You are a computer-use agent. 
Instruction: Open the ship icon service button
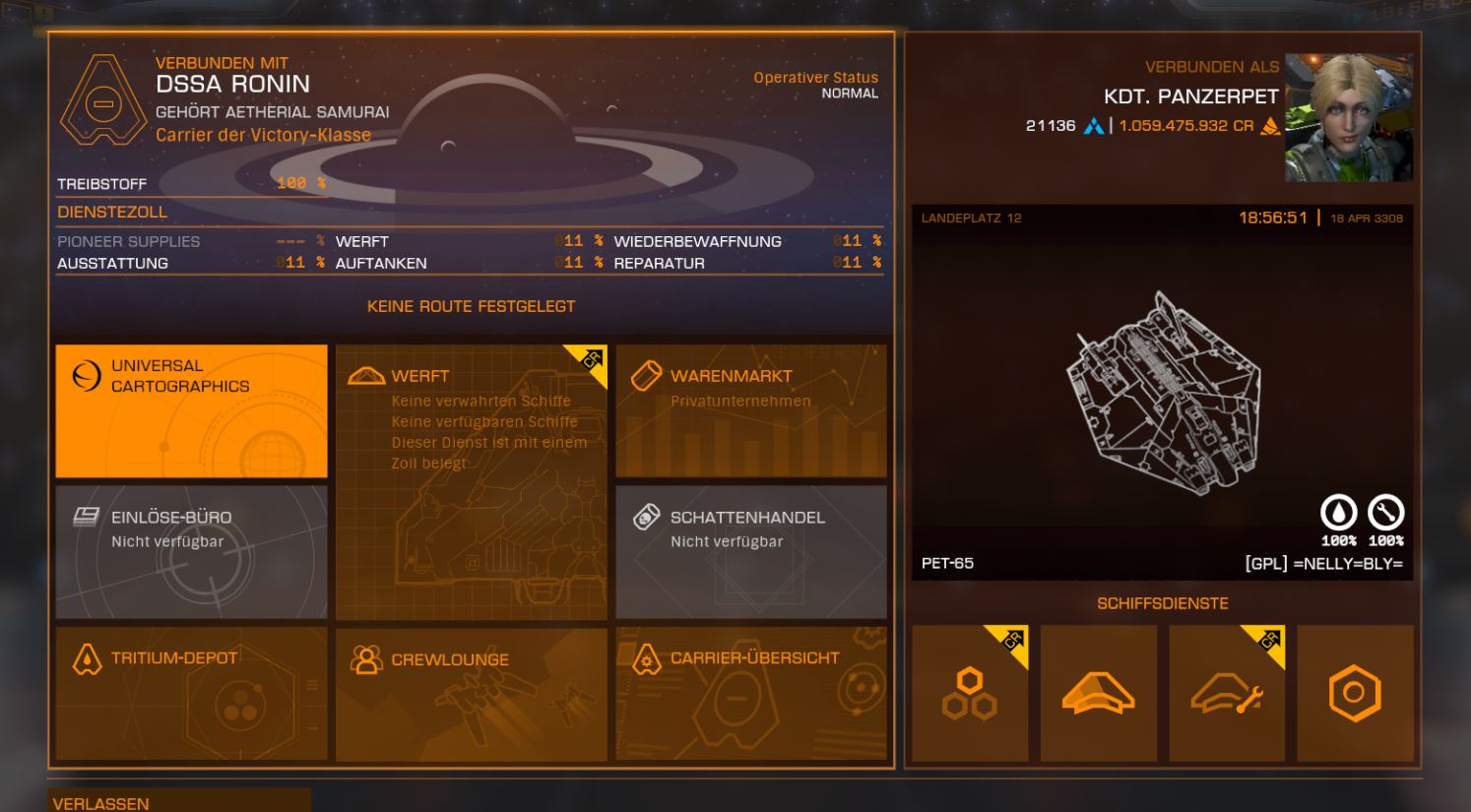click(1098, 693)
